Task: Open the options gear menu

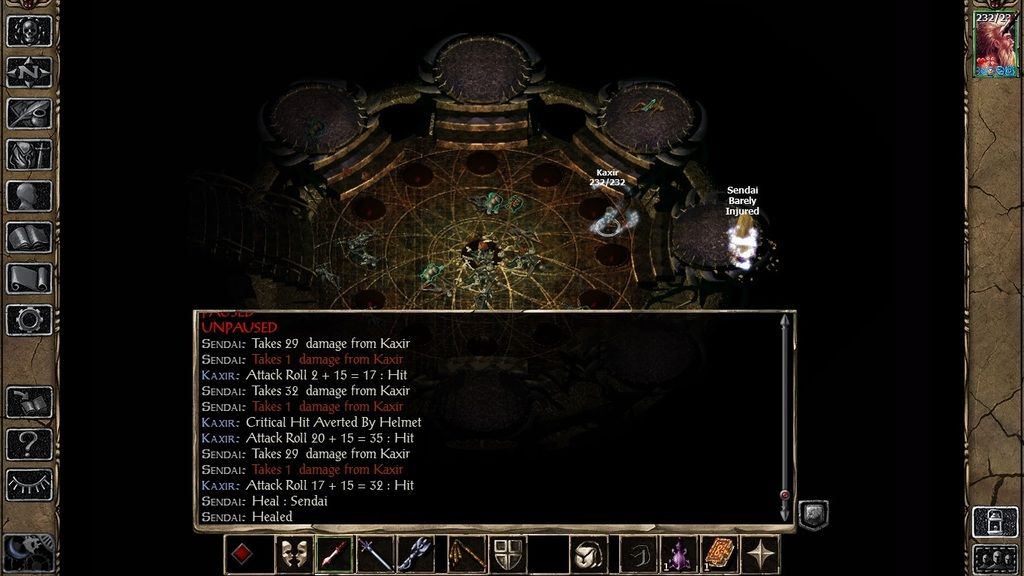Action: coord(29,319)
